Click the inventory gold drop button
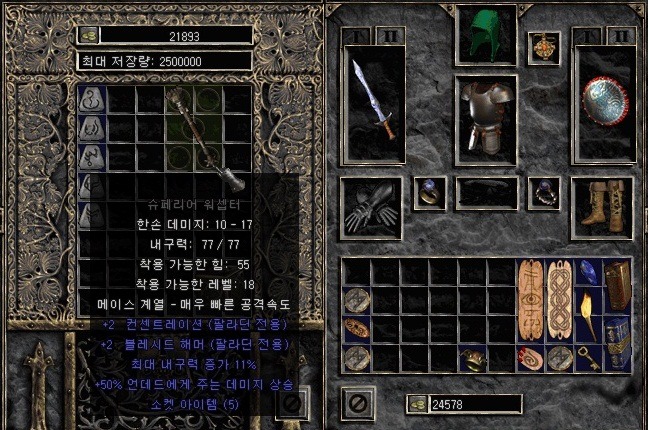Viewport: 650px width, 430px height. coord(417,404)
